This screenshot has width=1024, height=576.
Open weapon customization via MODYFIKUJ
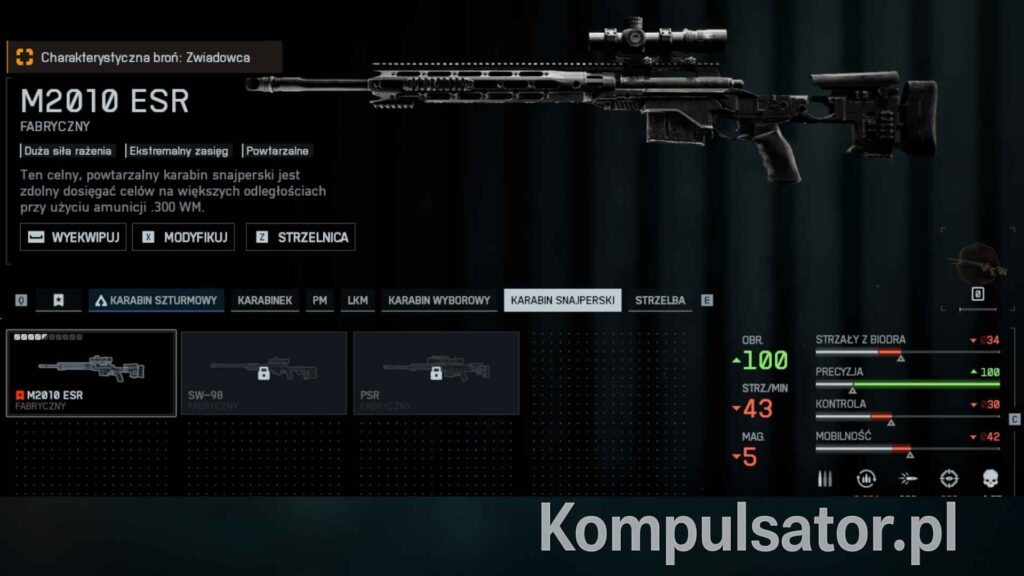[x=187, y=237]
